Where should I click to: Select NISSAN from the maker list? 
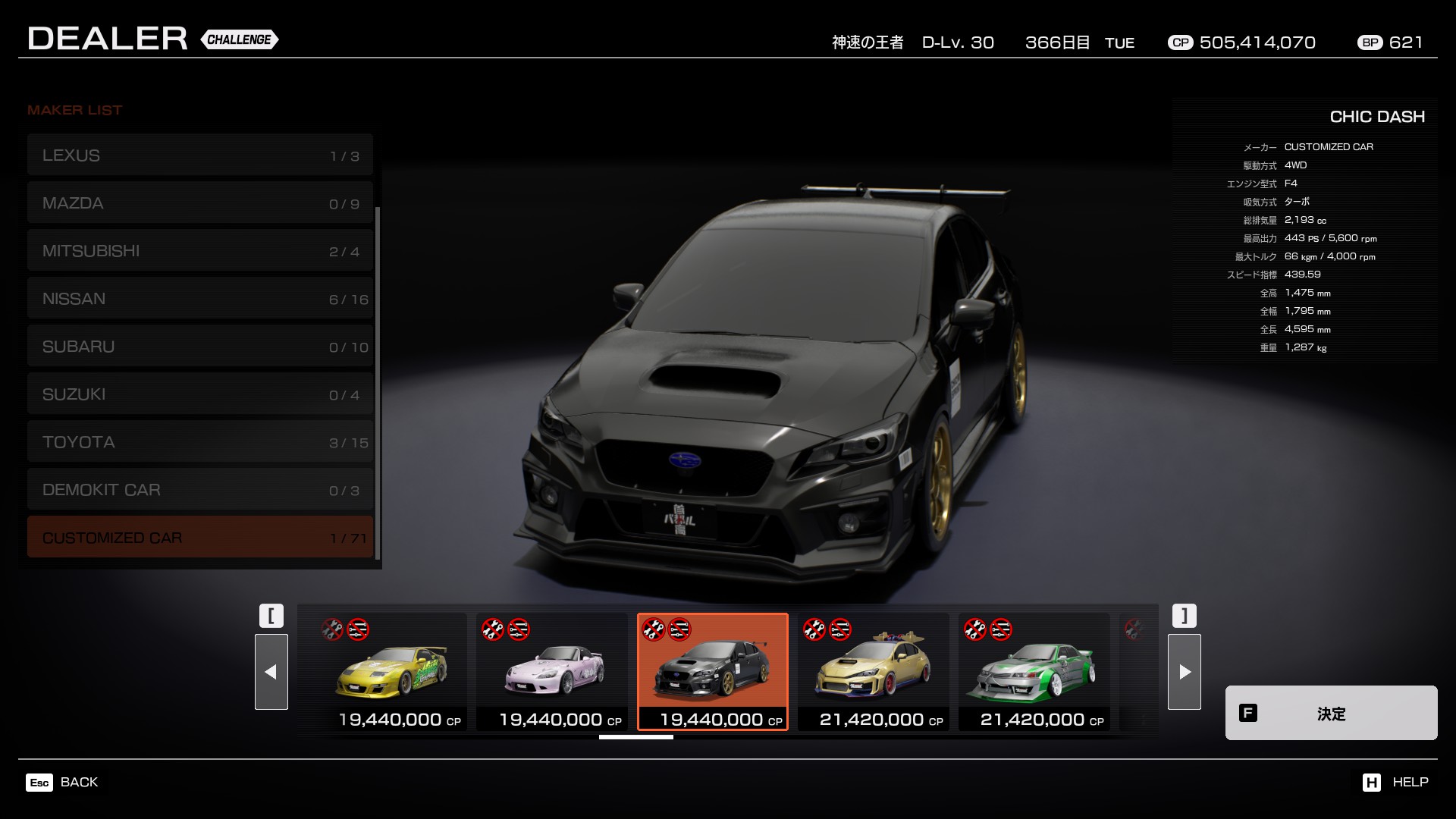(200, 299)
